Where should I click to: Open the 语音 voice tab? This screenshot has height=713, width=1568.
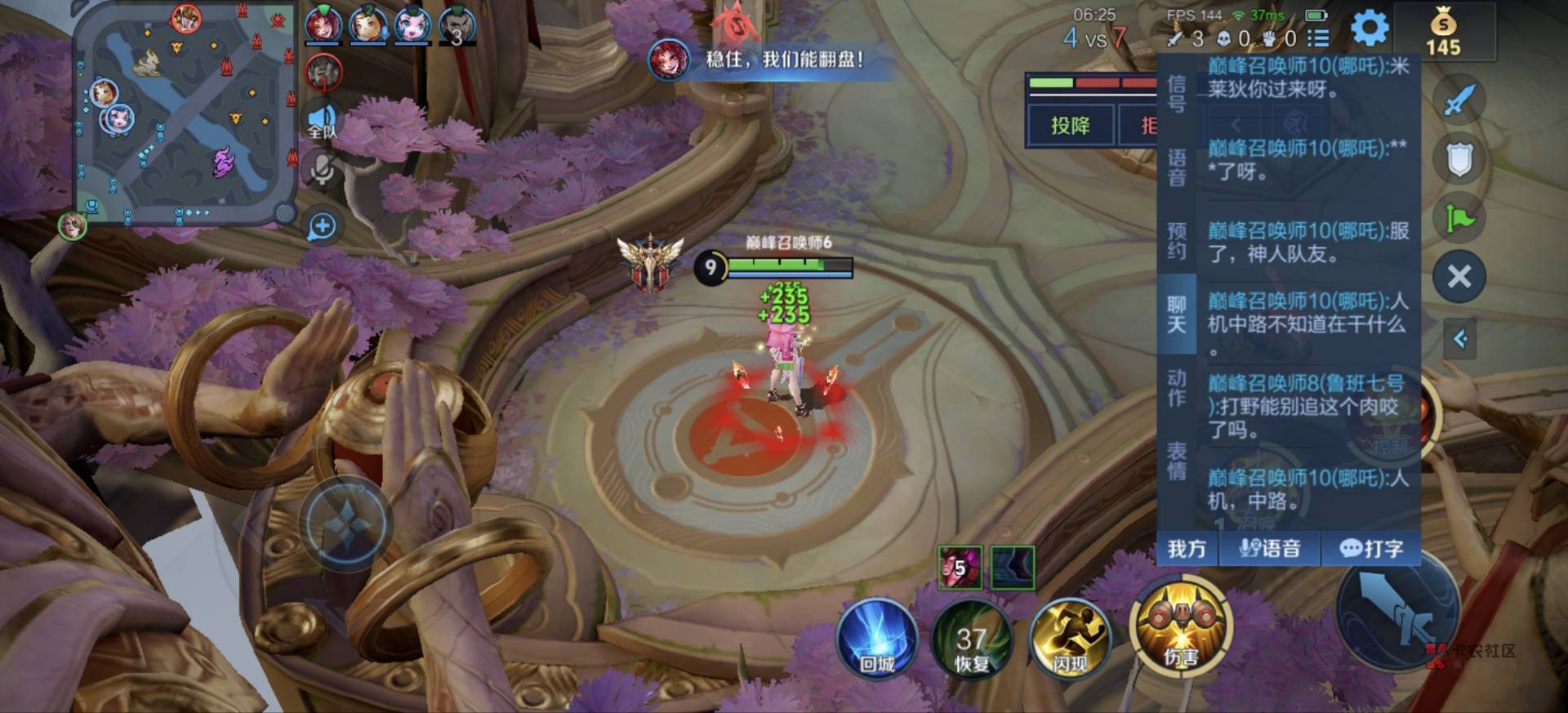pos(1176,167)
